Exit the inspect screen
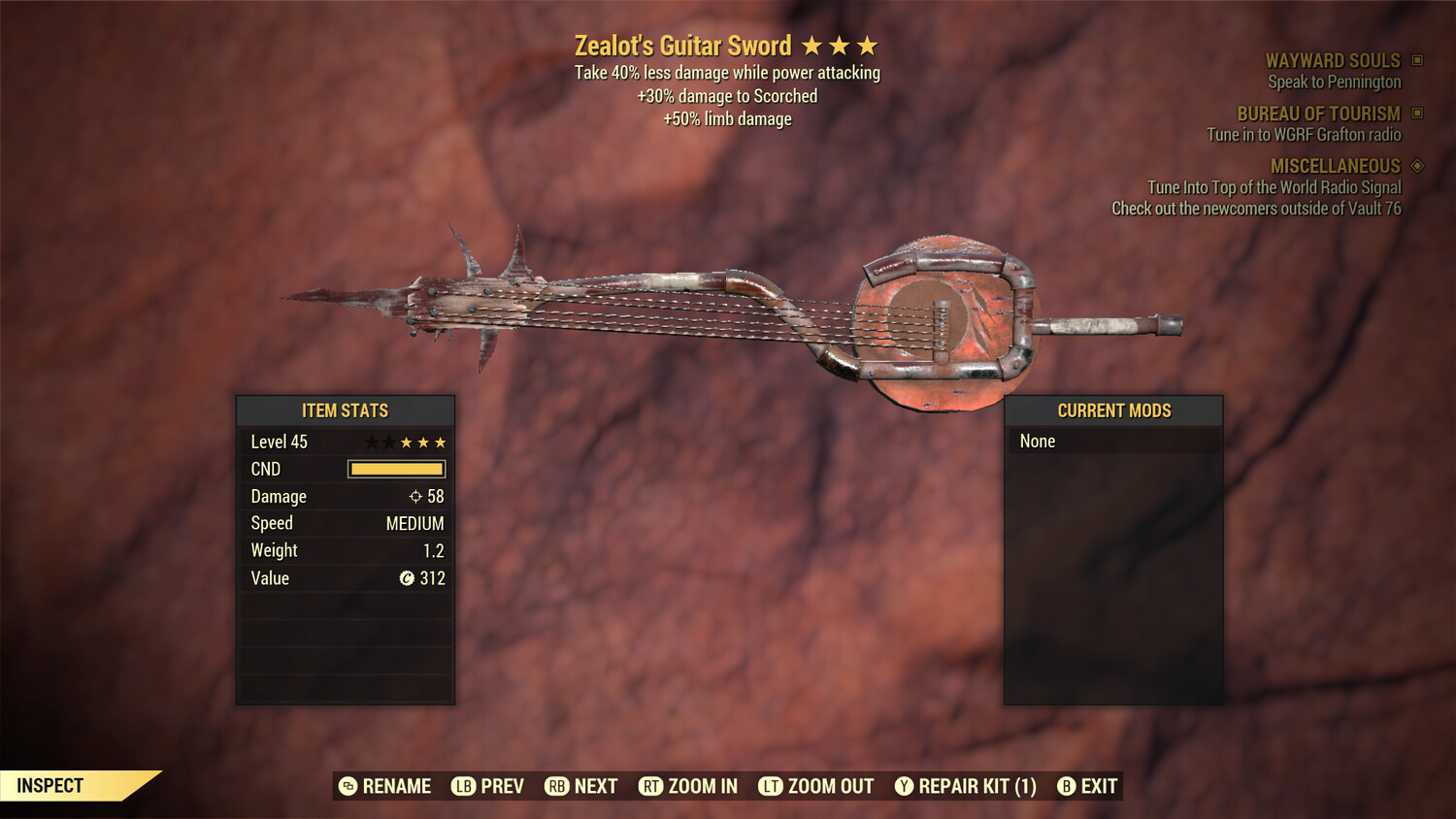The image size is (1456, 819). [1088, 786]
